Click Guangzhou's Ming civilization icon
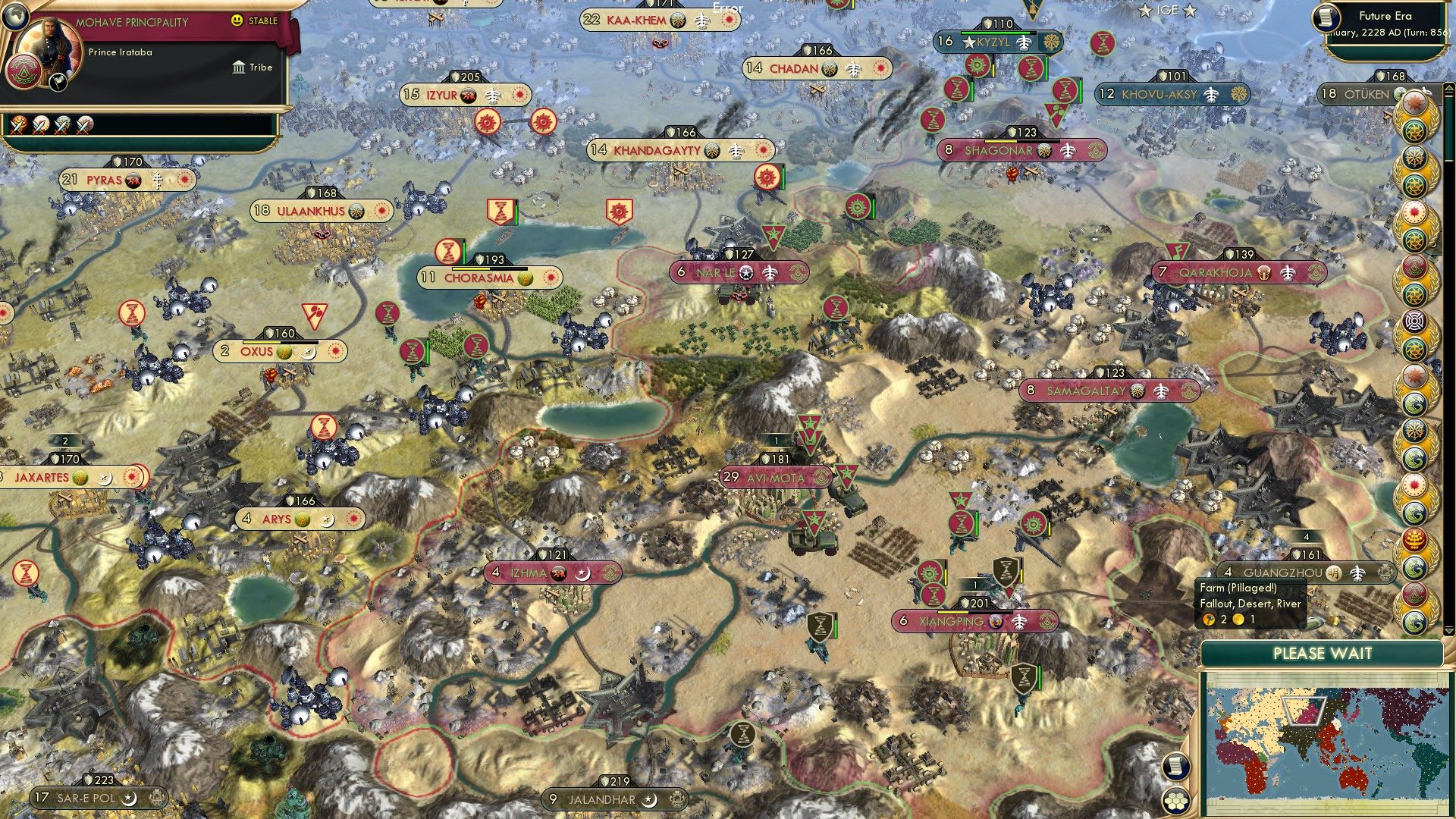1456x819 pixels. [1334, 573]
